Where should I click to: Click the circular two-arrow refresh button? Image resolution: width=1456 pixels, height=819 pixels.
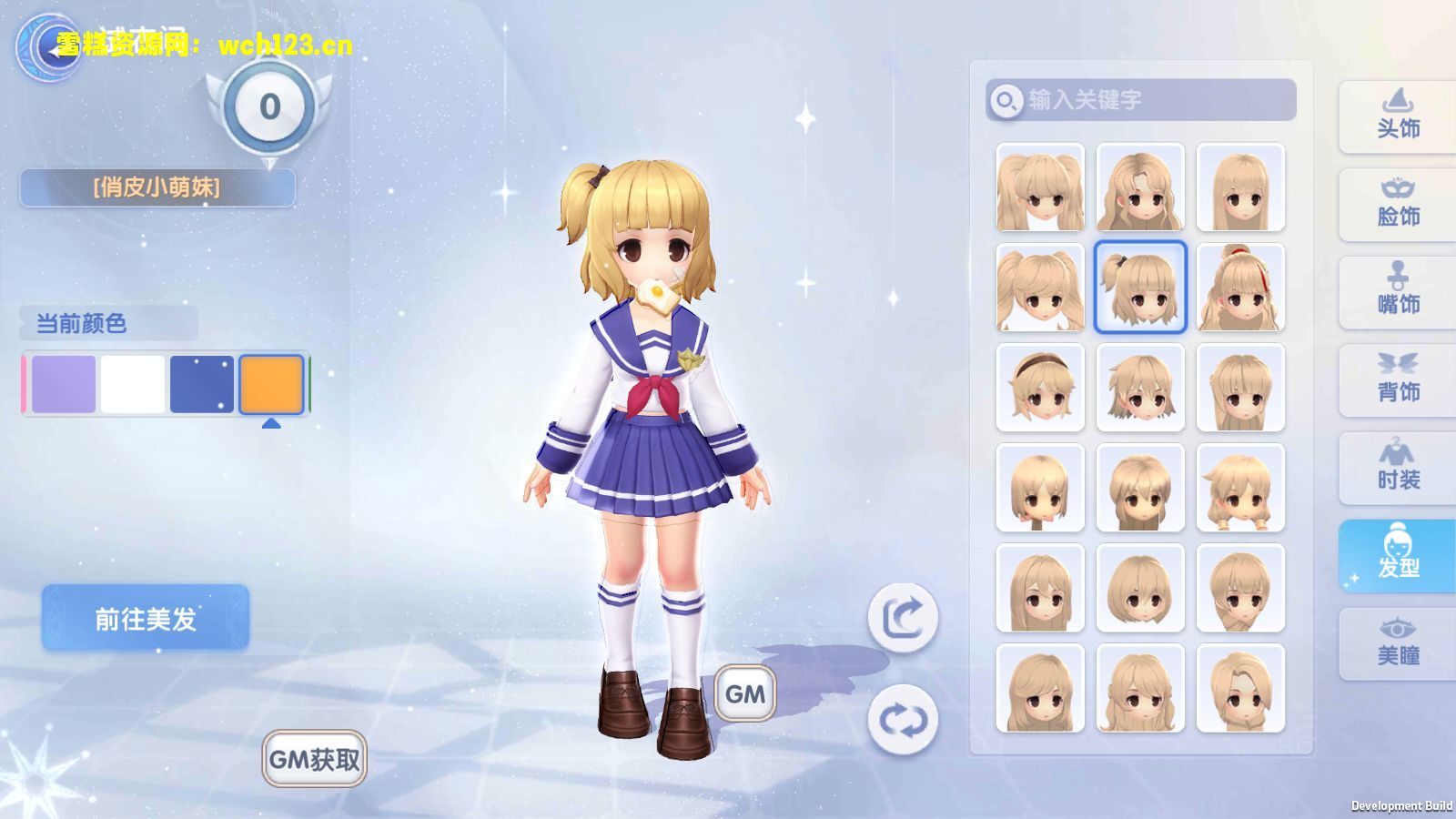pos(903,720)
